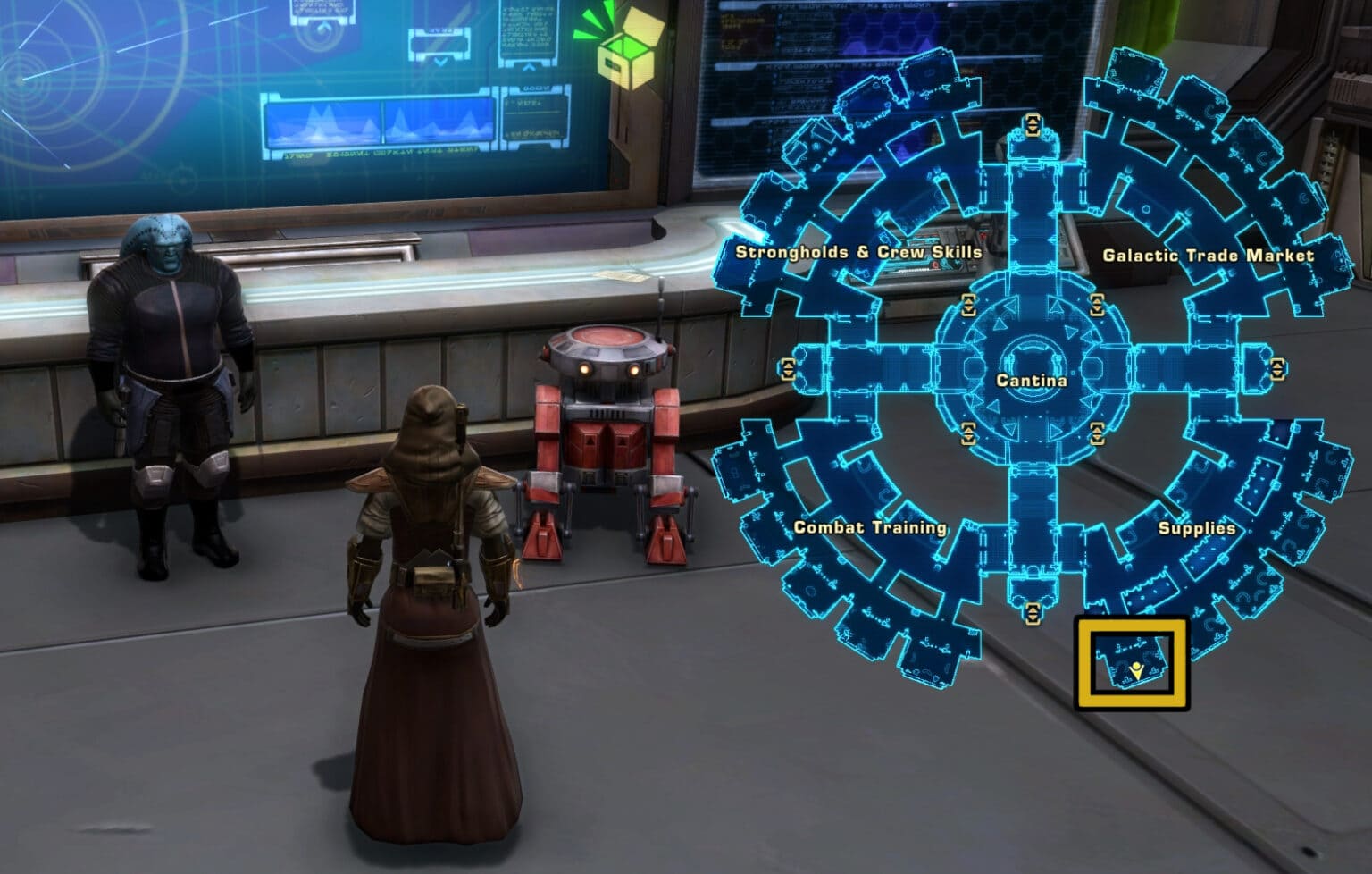
Task: Click the elevator icon at the map's top
Action: [x=1033, y=124]
